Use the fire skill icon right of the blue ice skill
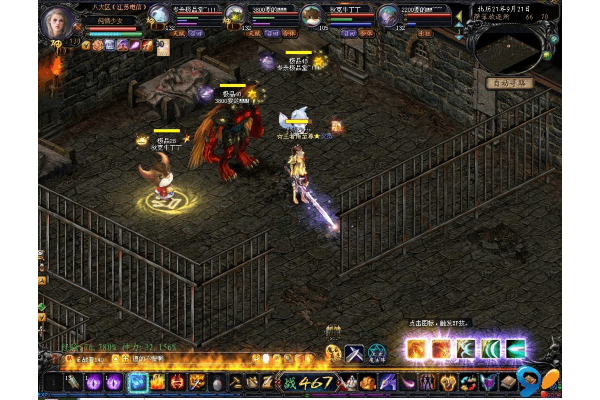 tap(158, 382)
